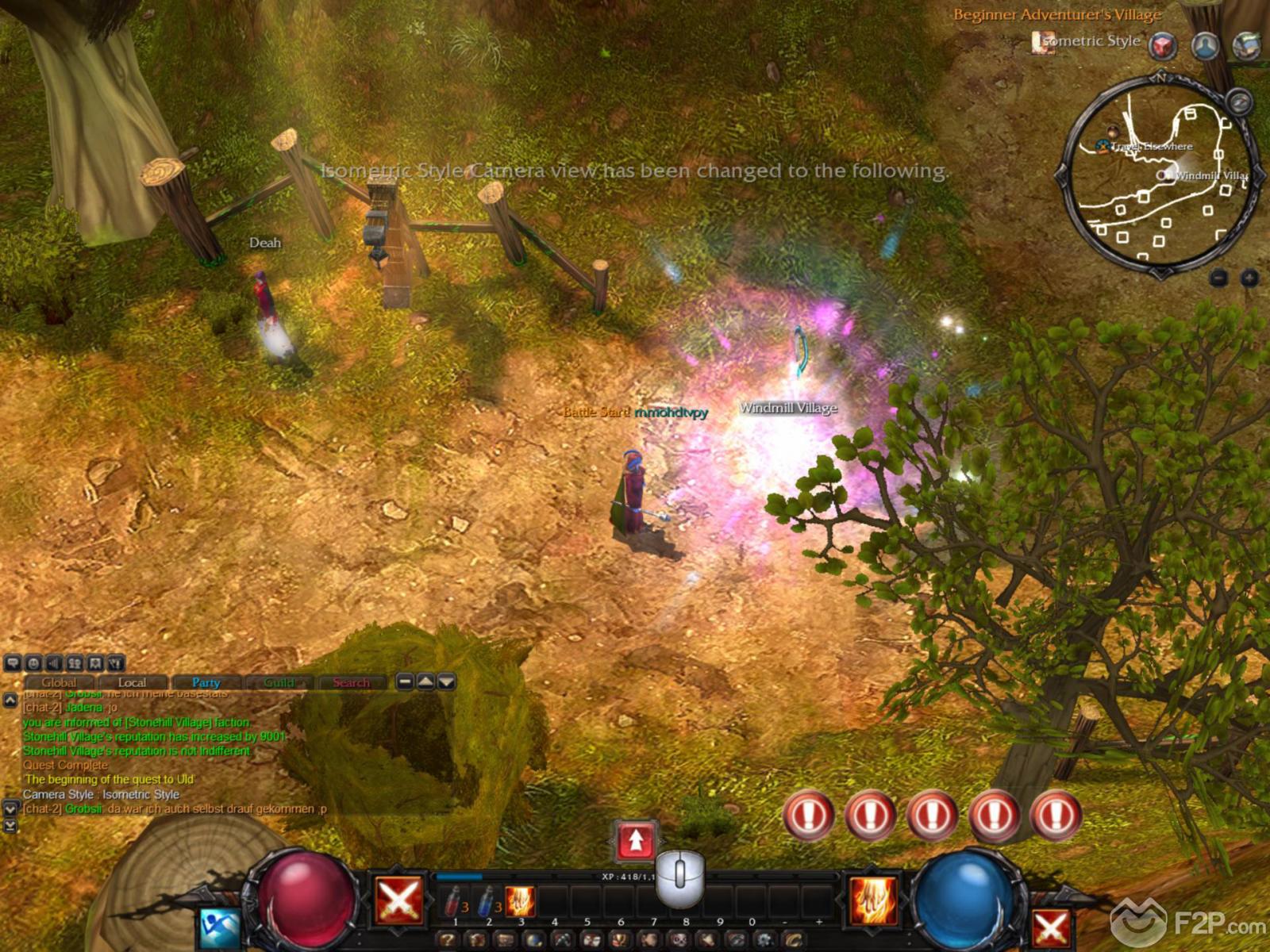
Task: Choose the large flaming hand right-click skill
Action: [x=873, y=900]
